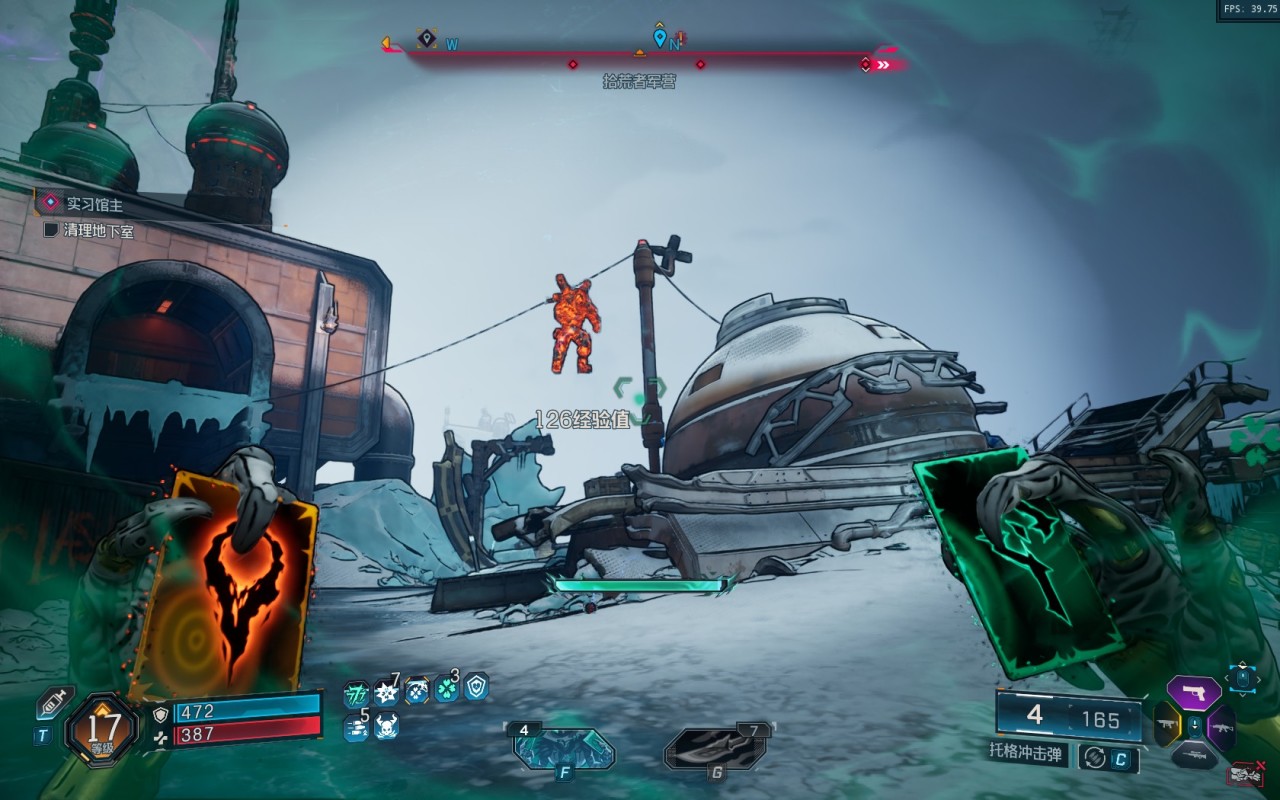This screenshot has width=1280, height=800.
Task: Select the 实习馆主 quest tracker
Action: [94, 204]
